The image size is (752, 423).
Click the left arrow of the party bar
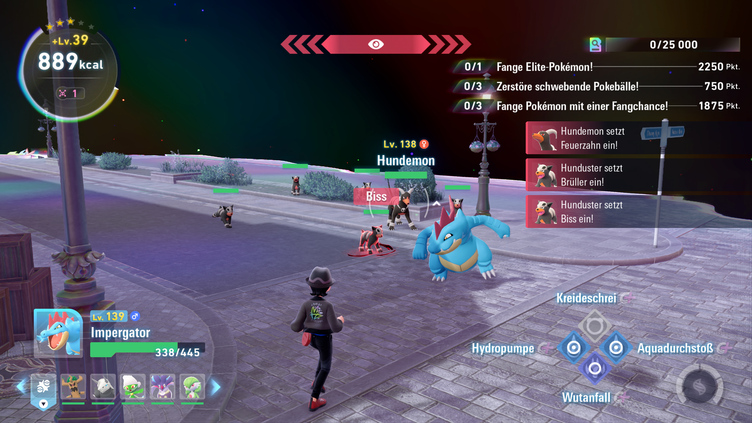(x=21, y=387)
